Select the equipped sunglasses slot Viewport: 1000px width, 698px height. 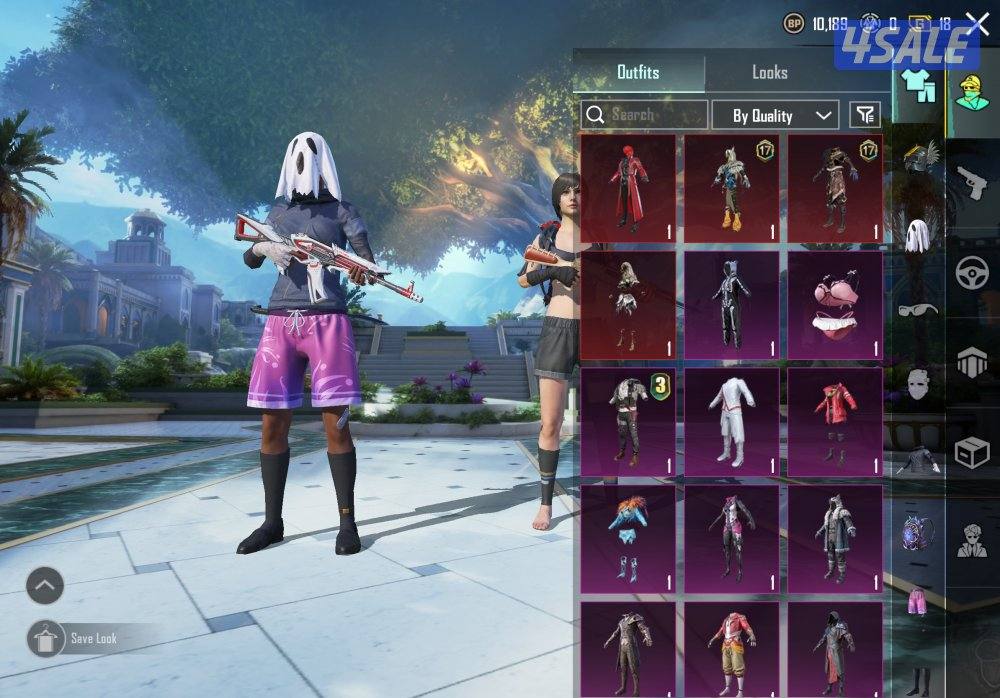point(917,309)
